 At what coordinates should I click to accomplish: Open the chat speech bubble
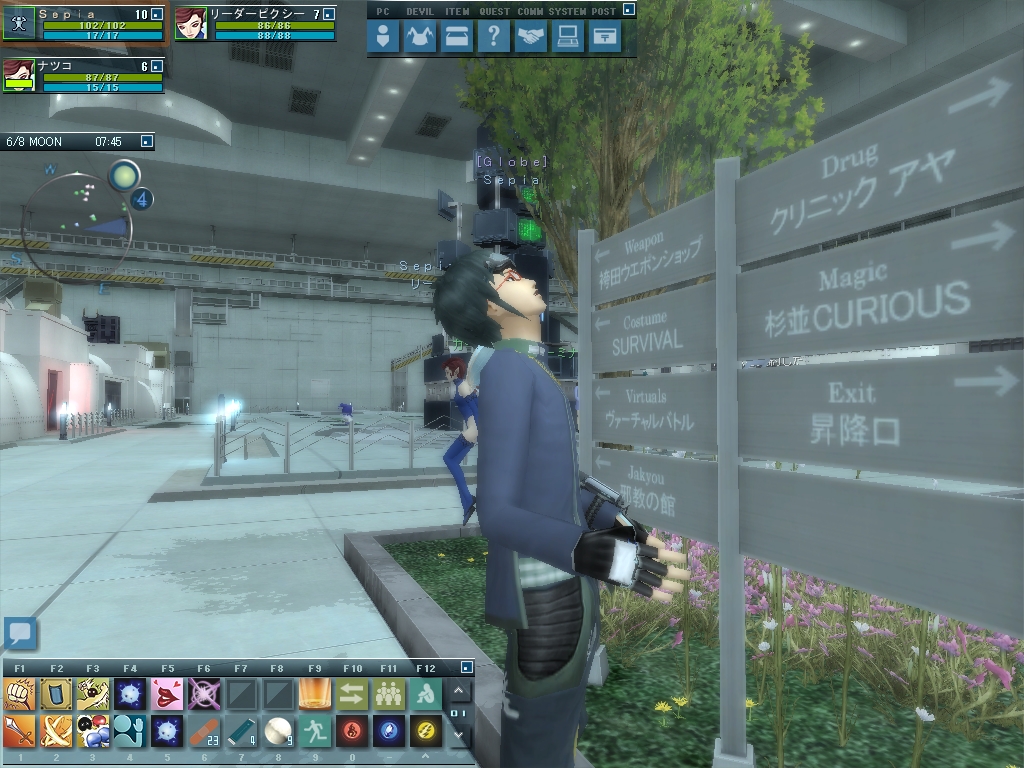(x=20, y=633)
